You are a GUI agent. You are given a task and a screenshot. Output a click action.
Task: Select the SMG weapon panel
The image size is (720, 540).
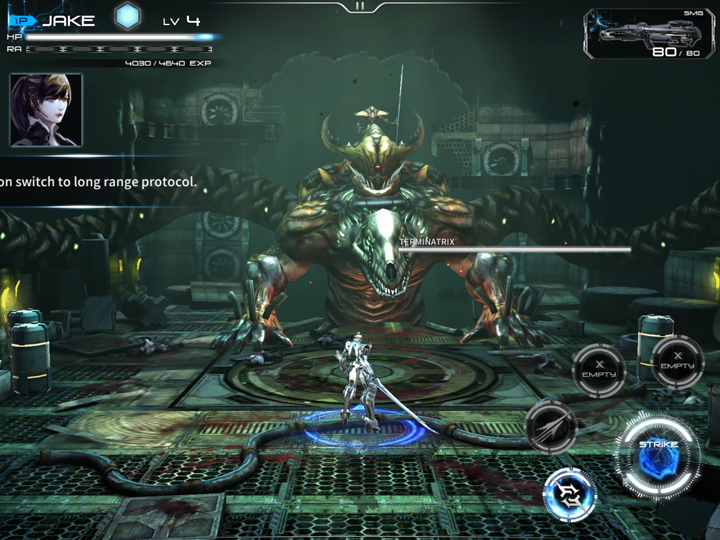point(648,35)
